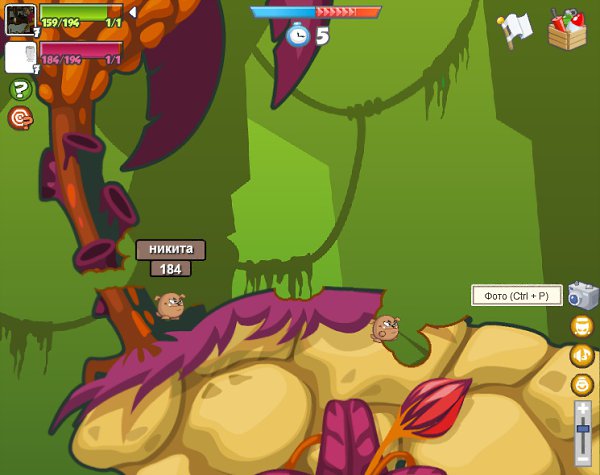Click the round button above the speaker icon

point(582,326)
